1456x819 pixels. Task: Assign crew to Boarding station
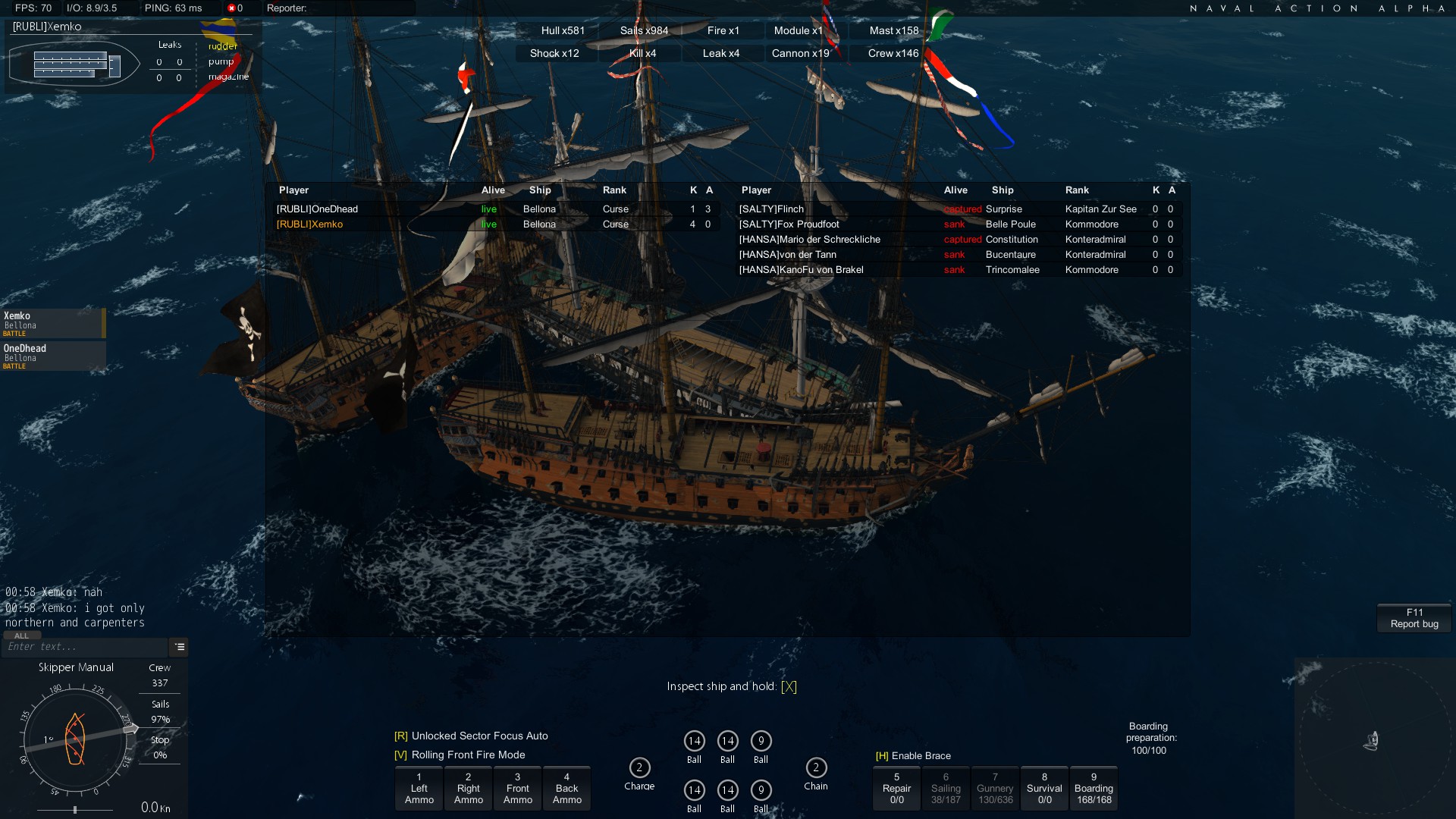click(x=1094, y=788)
